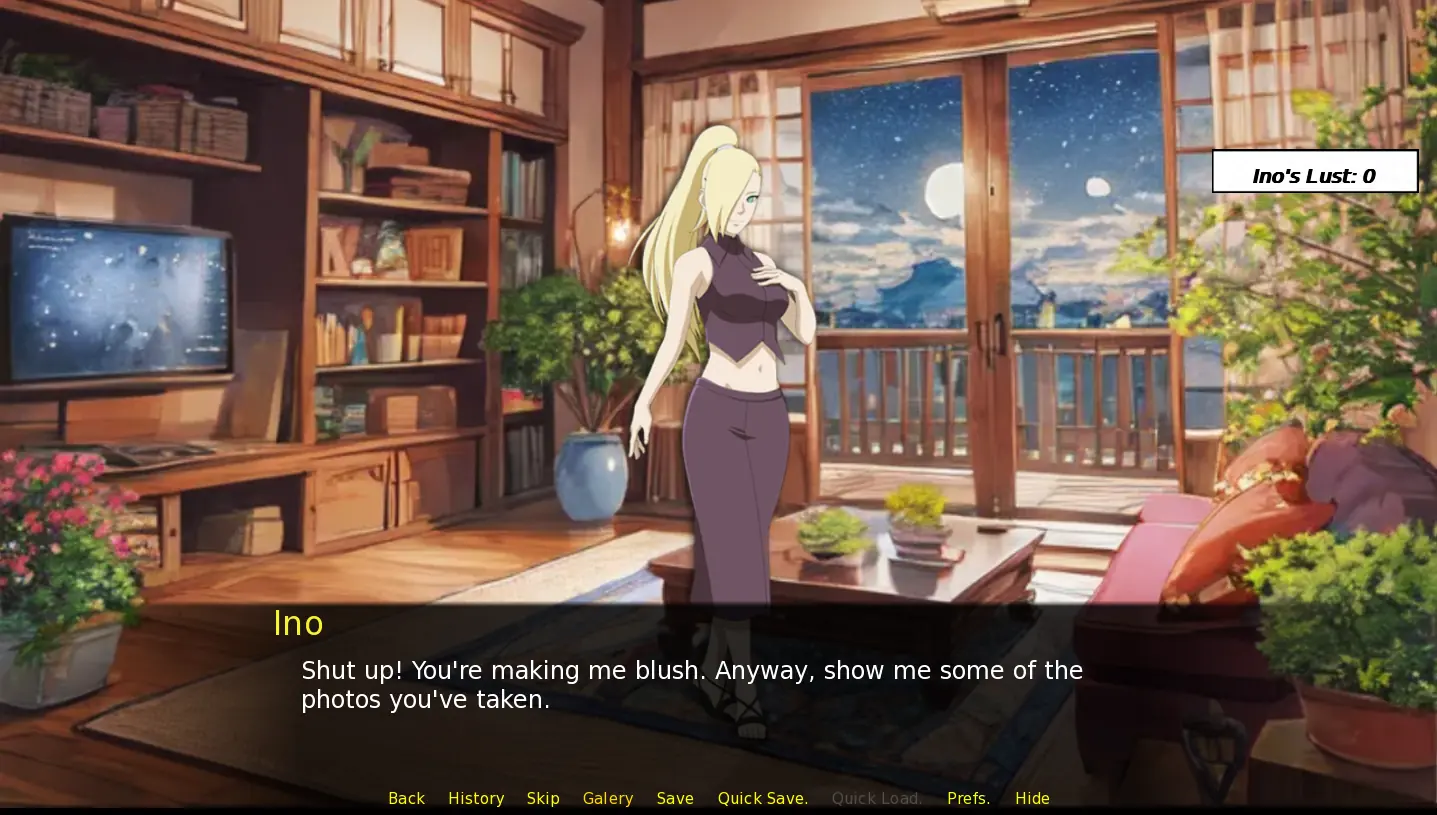
Task: Click Quick Save in the bottom bar
Action: (762, 798)
